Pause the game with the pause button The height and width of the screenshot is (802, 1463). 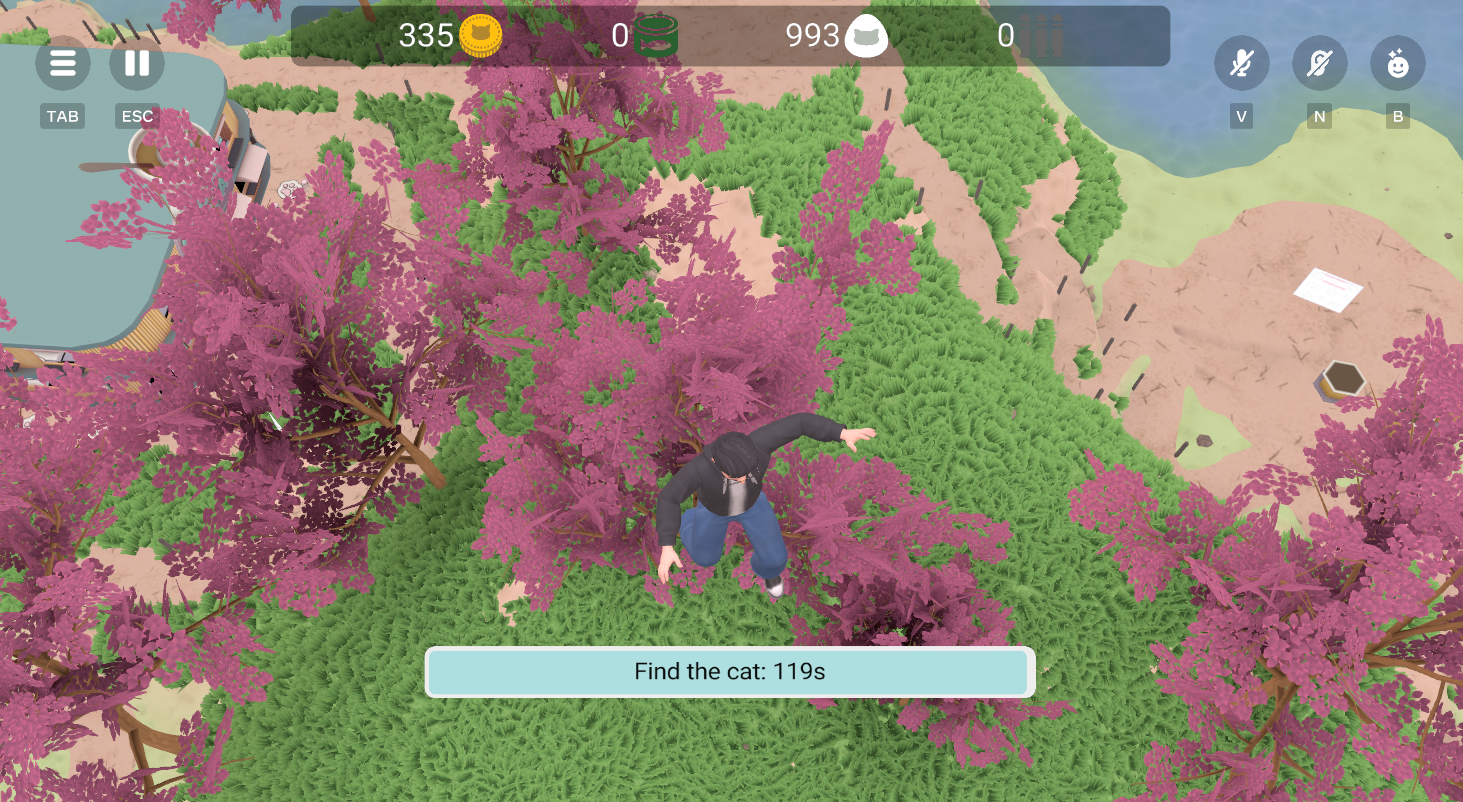(137, 63)
